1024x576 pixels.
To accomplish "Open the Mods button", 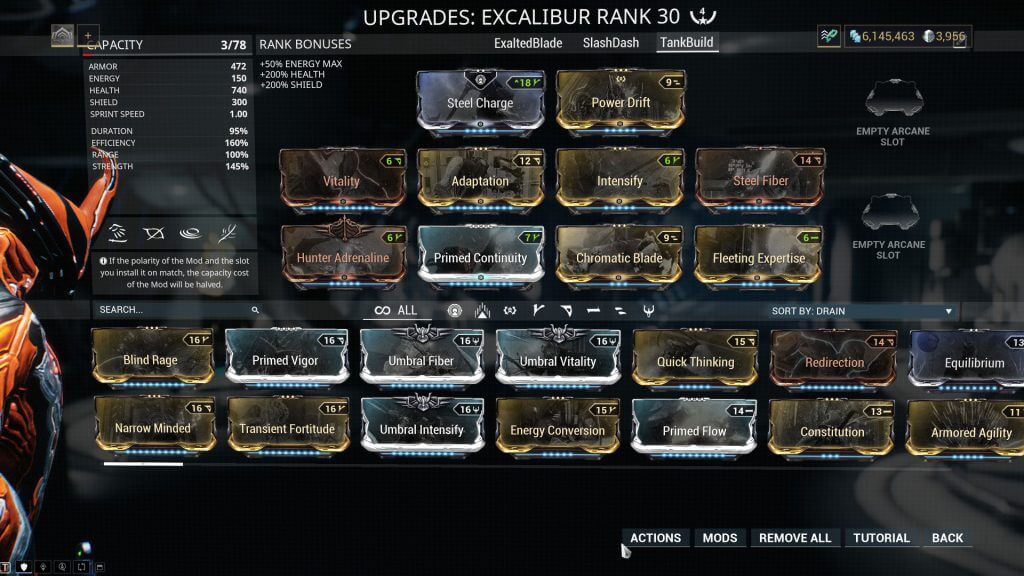I will 720,538.
